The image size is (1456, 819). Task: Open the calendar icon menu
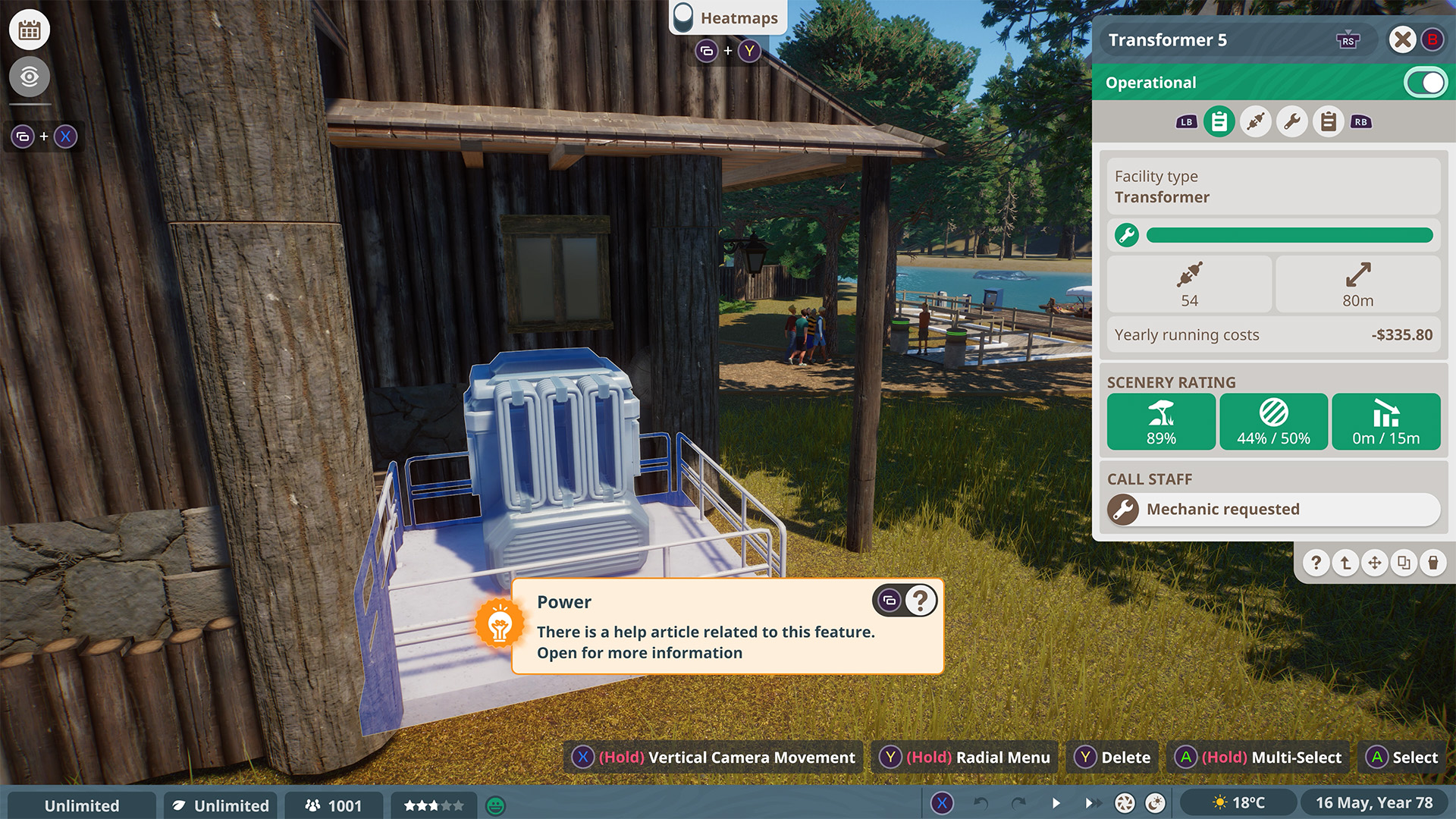point(30,30)
